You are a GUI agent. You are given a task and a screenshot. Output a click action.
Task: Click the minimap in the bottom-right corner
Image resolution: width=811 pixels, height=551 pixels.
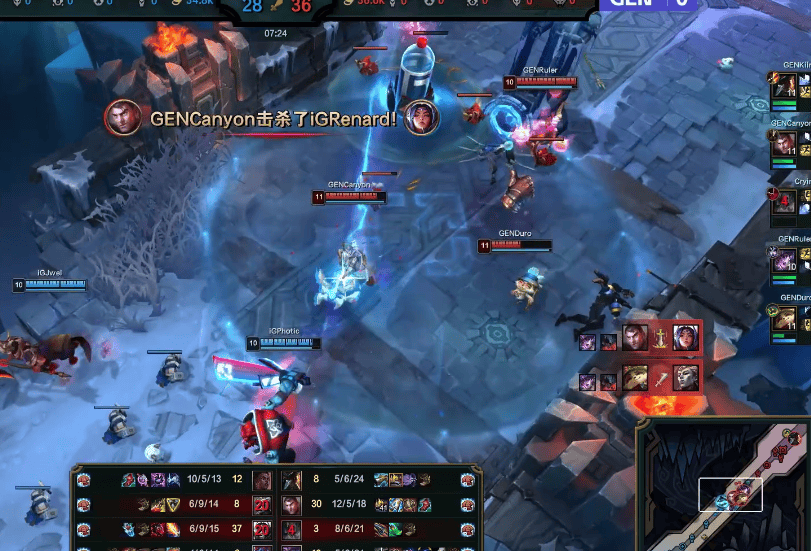coord(723,484)
